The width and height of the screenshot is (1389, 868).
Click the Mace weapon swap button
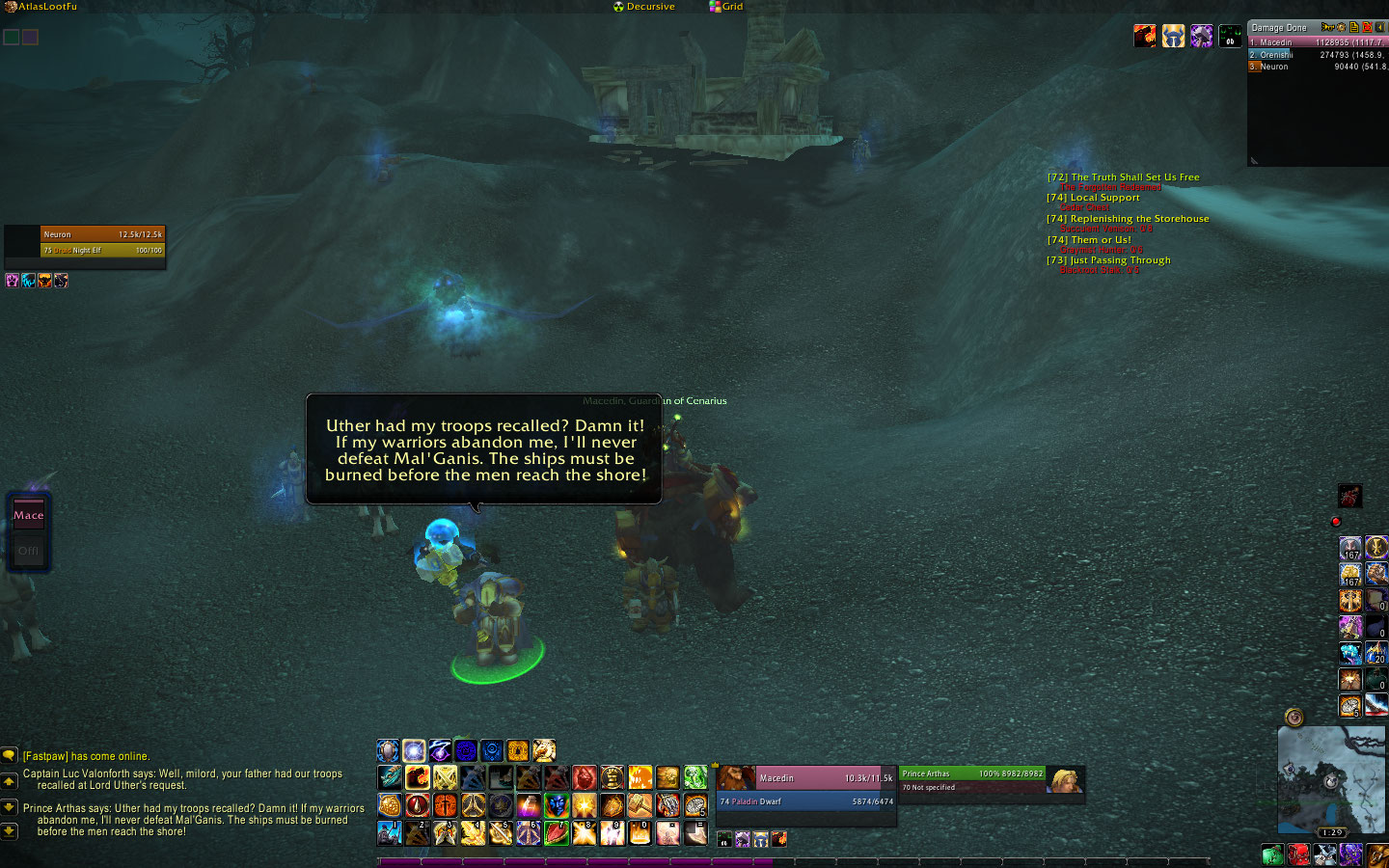pyautogui.click(x=29, y=515)
